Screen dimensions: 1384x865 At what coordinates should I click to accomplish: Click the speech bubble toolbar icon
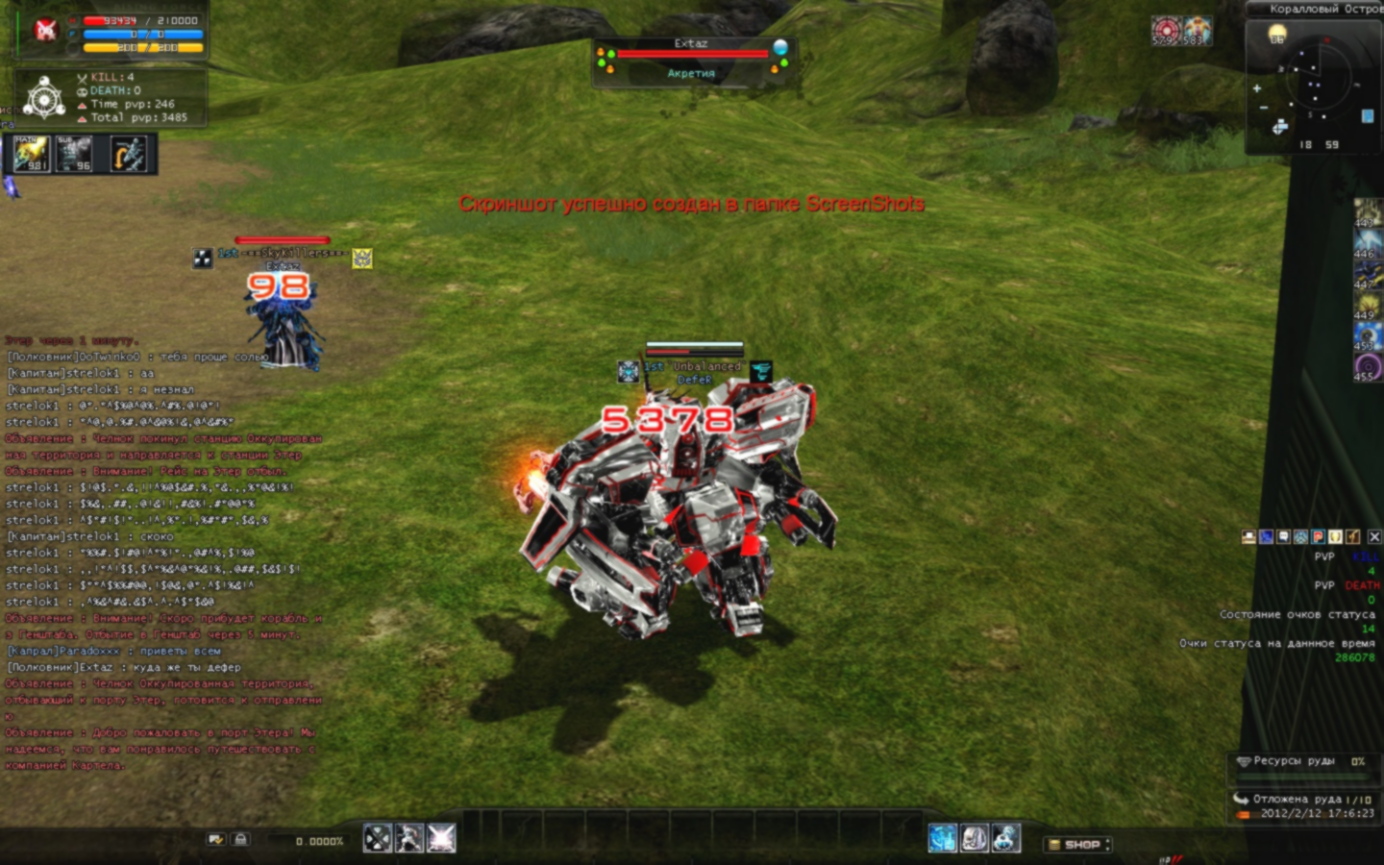(x=1284, y=537)
